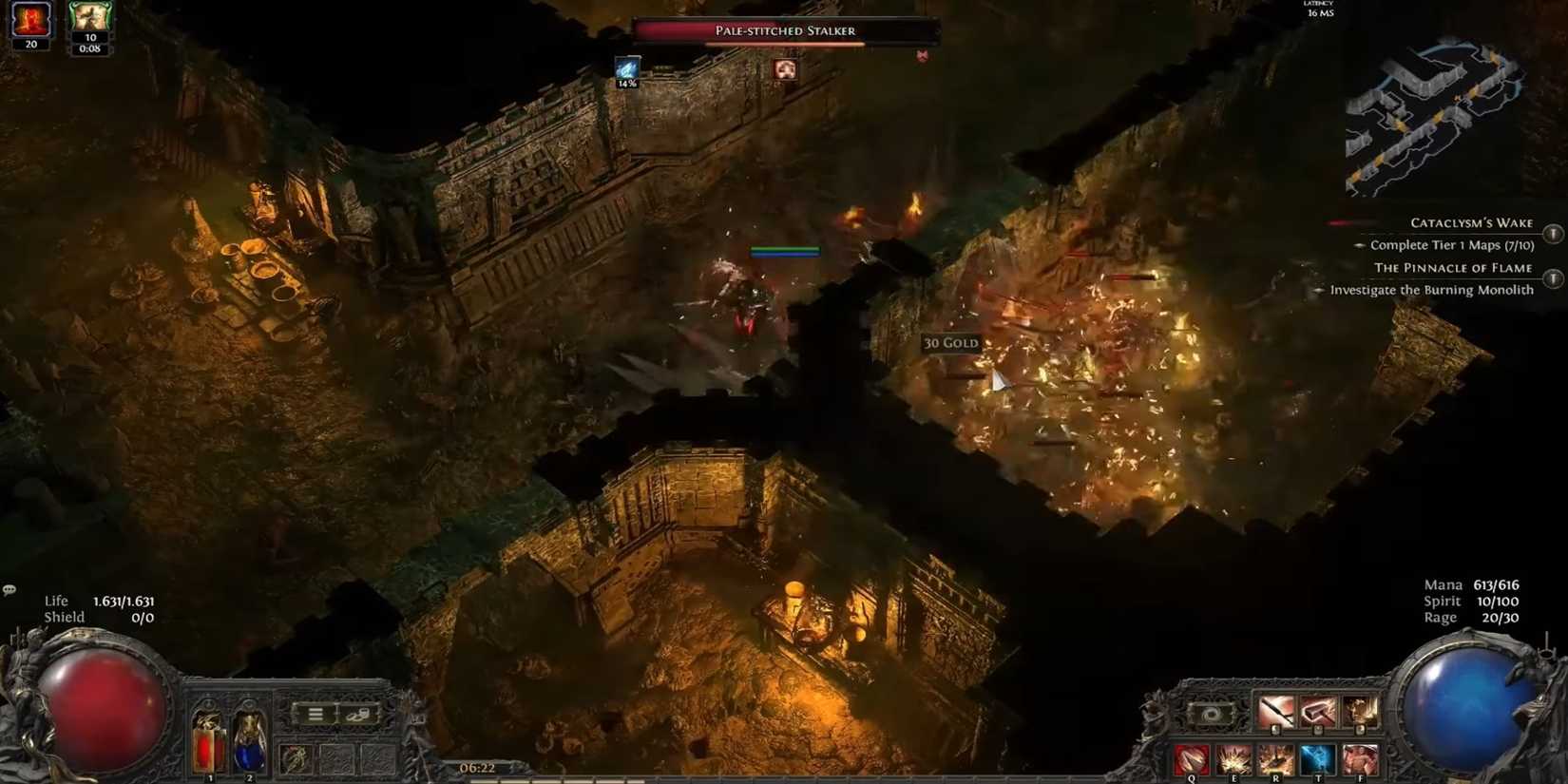Open the hamburger menu icon beside the flasks
The image size is (1568, 784).
(x=314, y=713)
